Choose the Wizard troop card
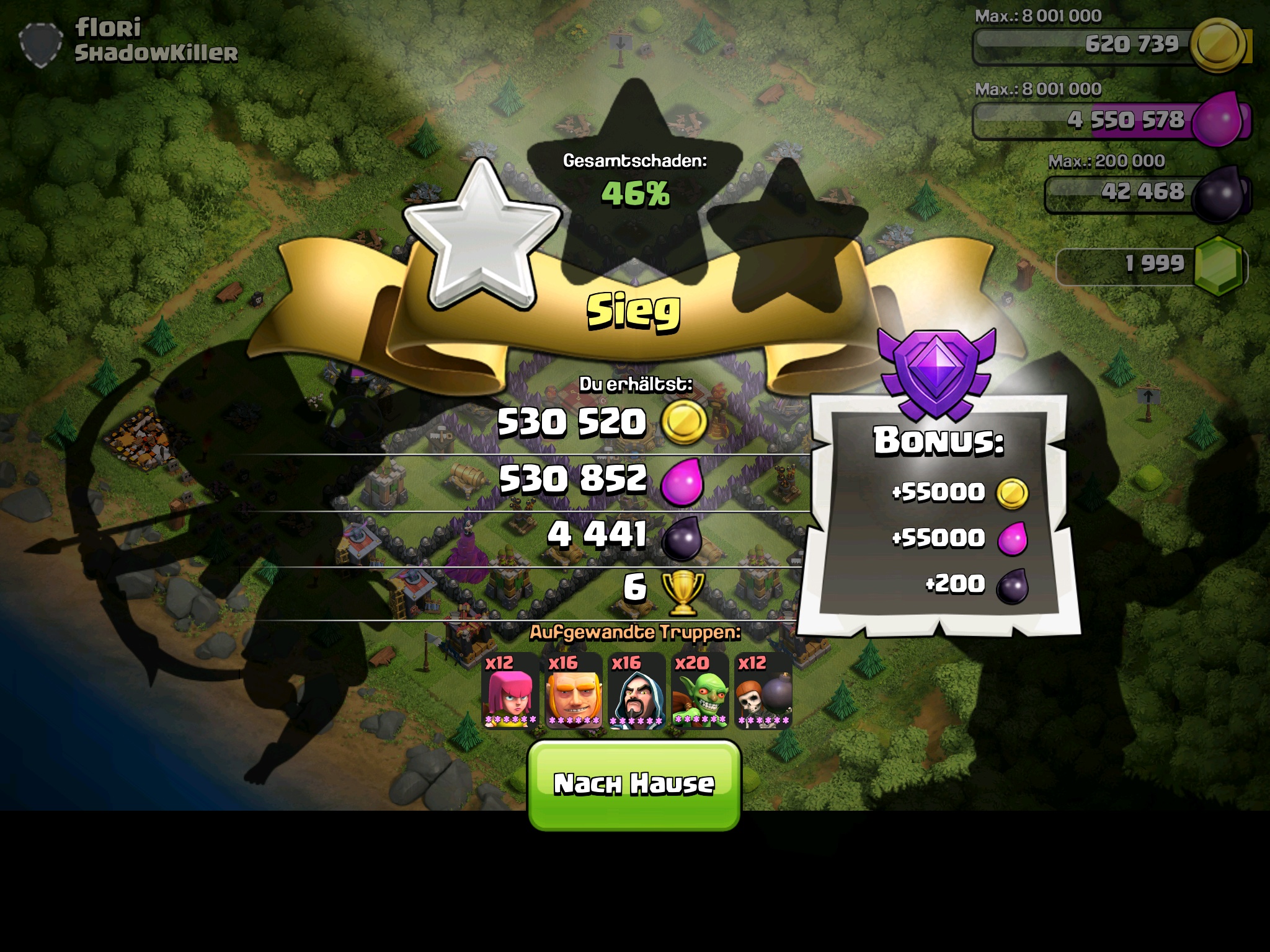The height and width of the screenshot is (952, 1270). pos(637,690)
